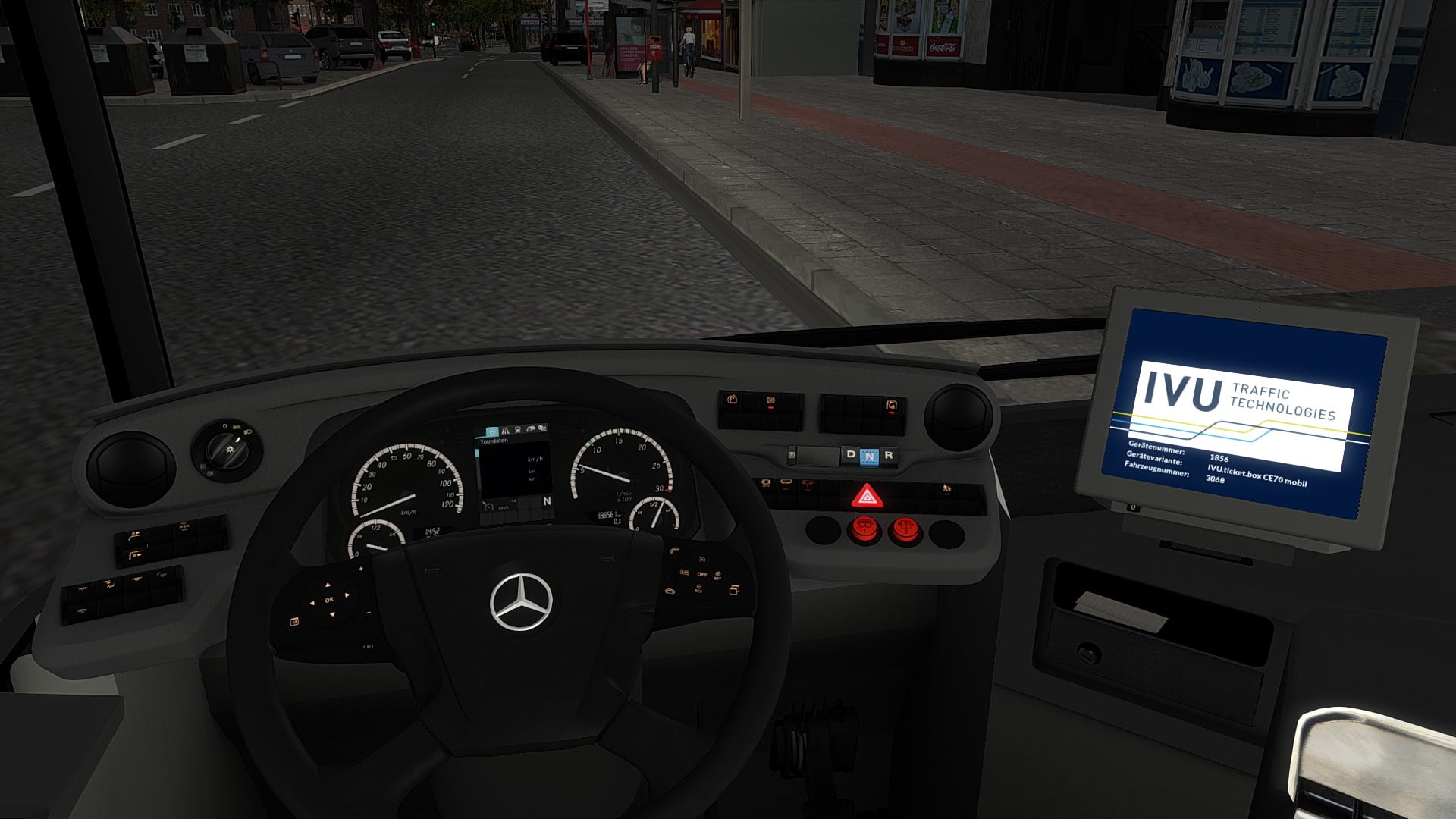Engage the R reverse gear button

[889, 456]
